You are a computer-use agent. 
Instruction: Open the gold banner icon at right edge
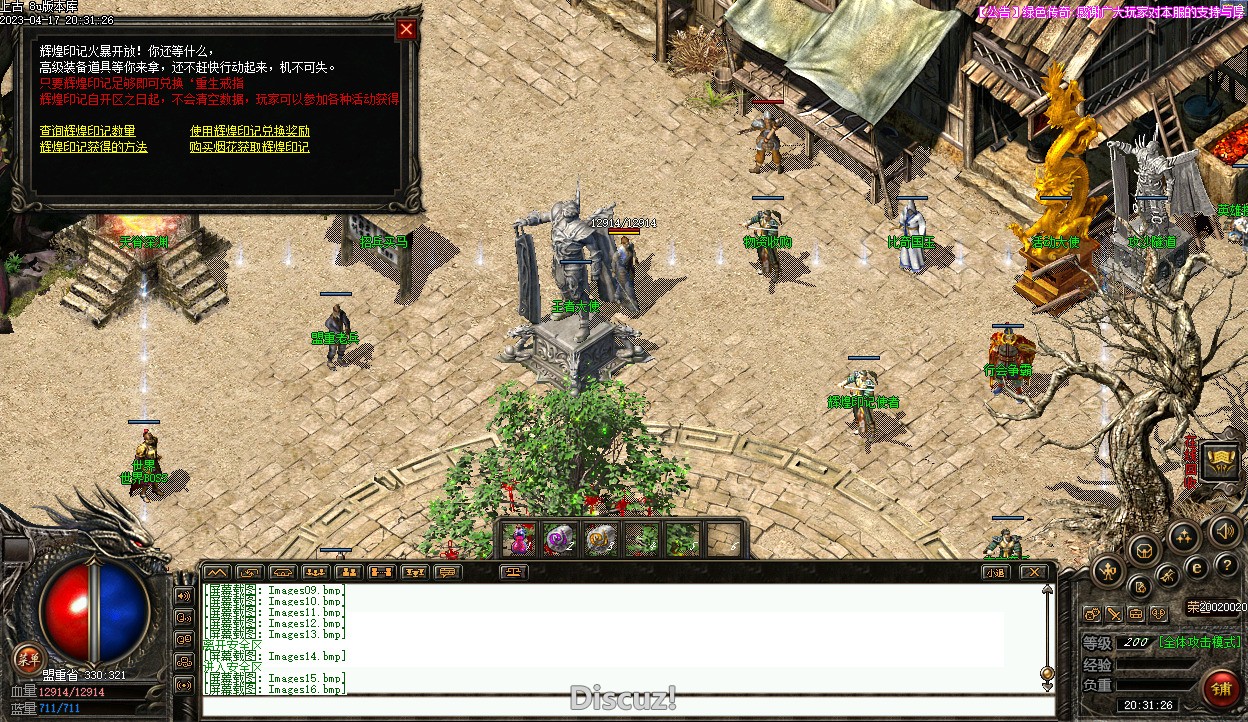1222,460
